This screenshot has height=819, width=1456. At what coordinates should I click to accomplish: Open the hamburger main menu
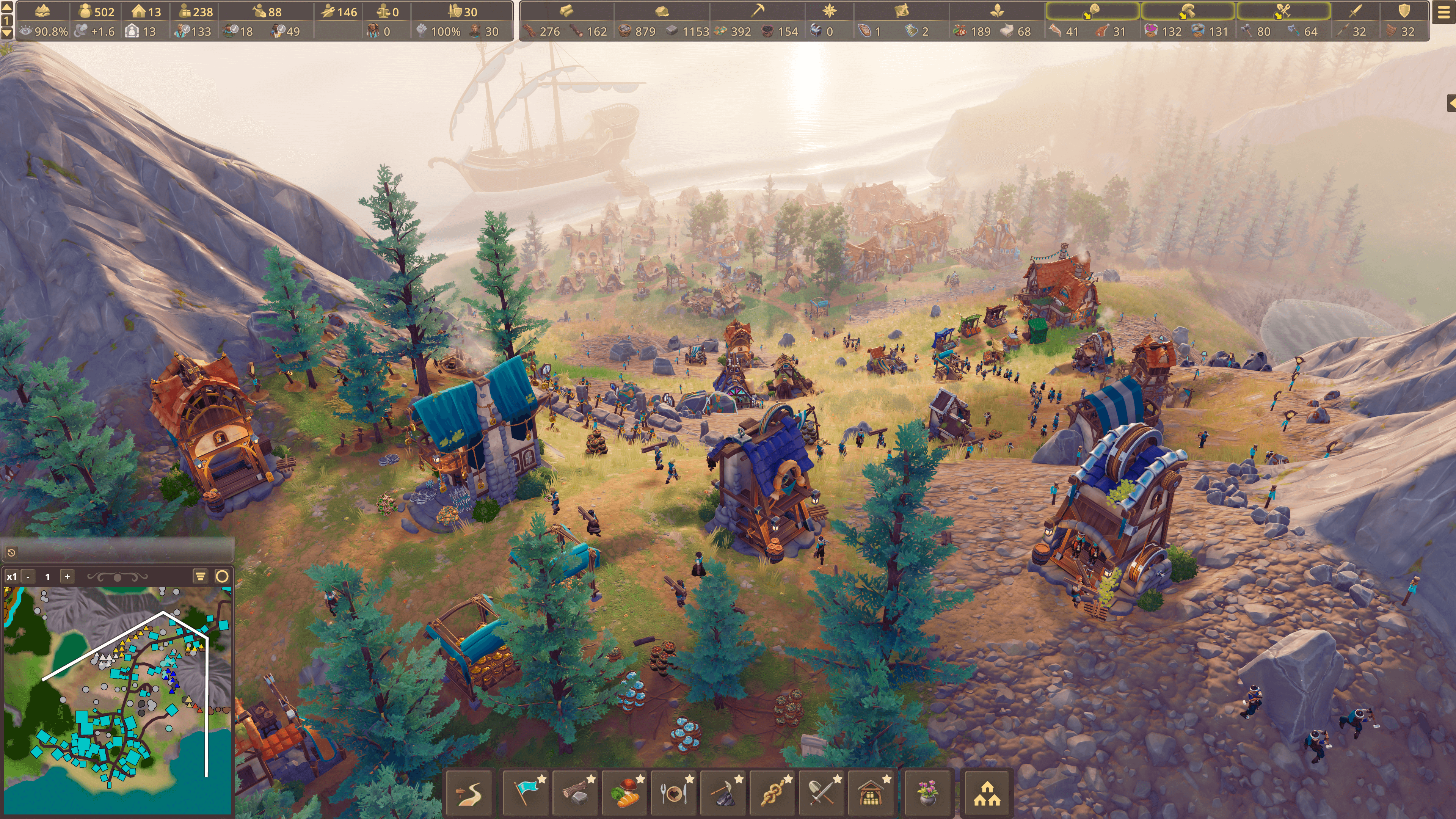(x=1443, y=13)
